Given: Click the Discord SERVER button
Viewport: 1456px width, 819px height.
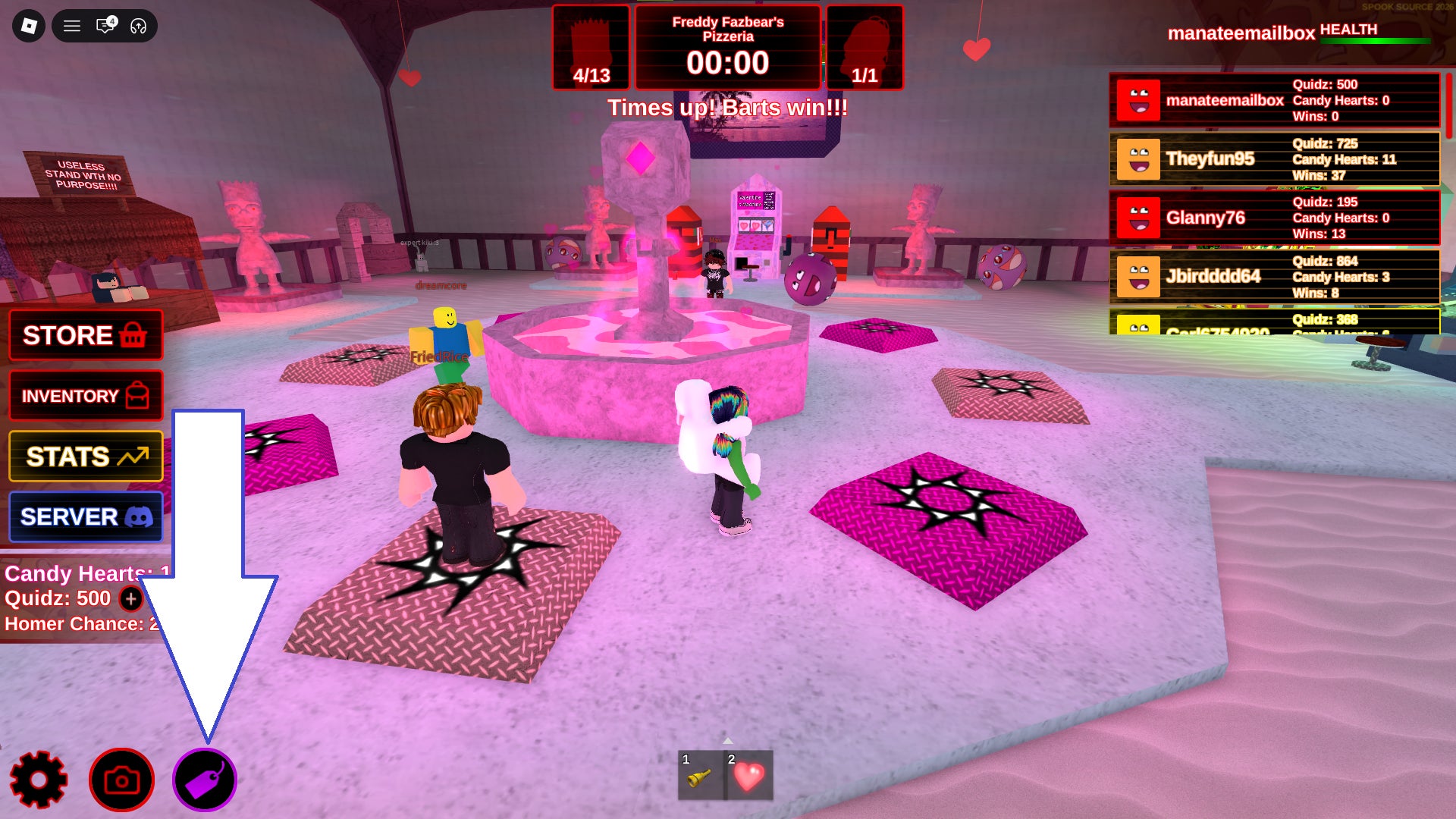Looking at the screenshot, I should (86, 517).
